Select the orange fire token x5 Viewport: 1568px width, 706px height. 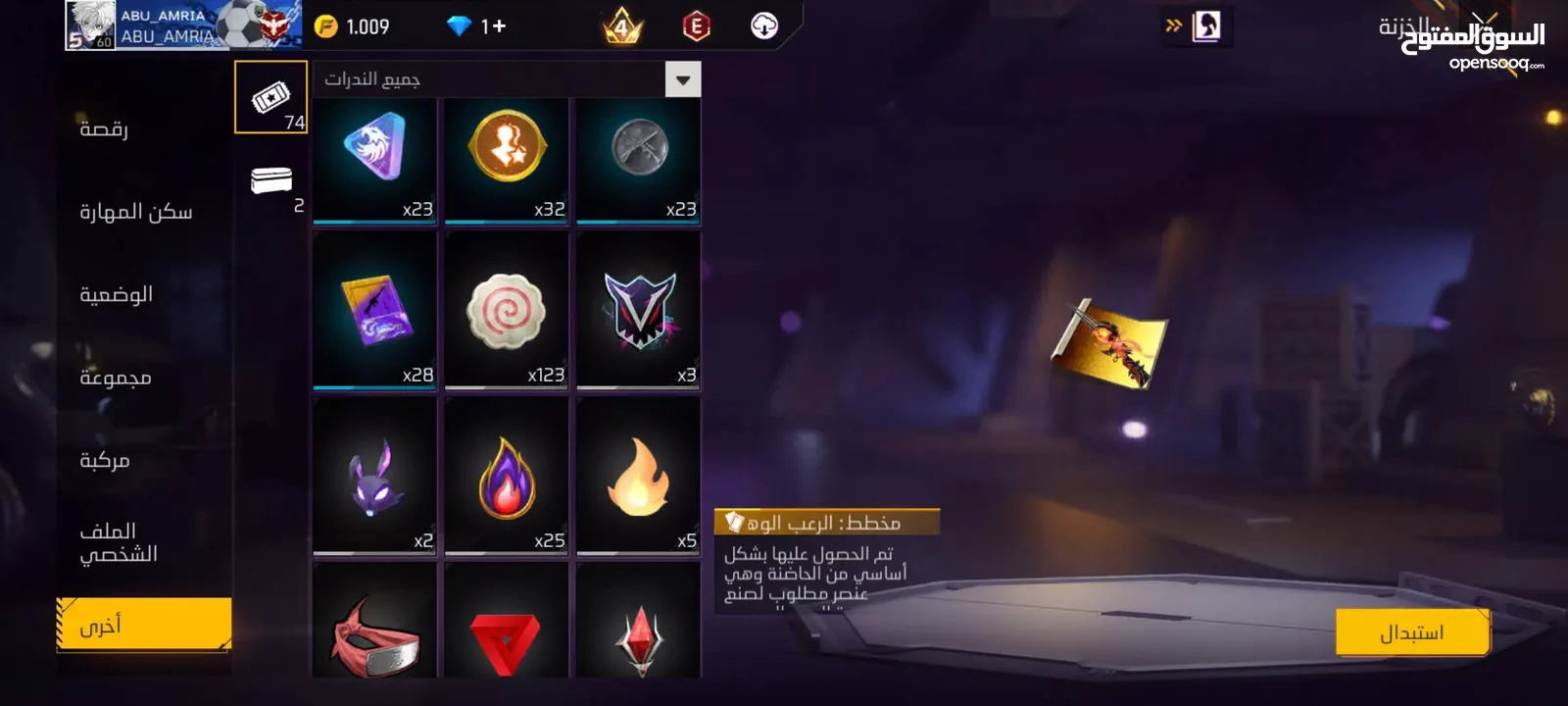pos(638,478)
